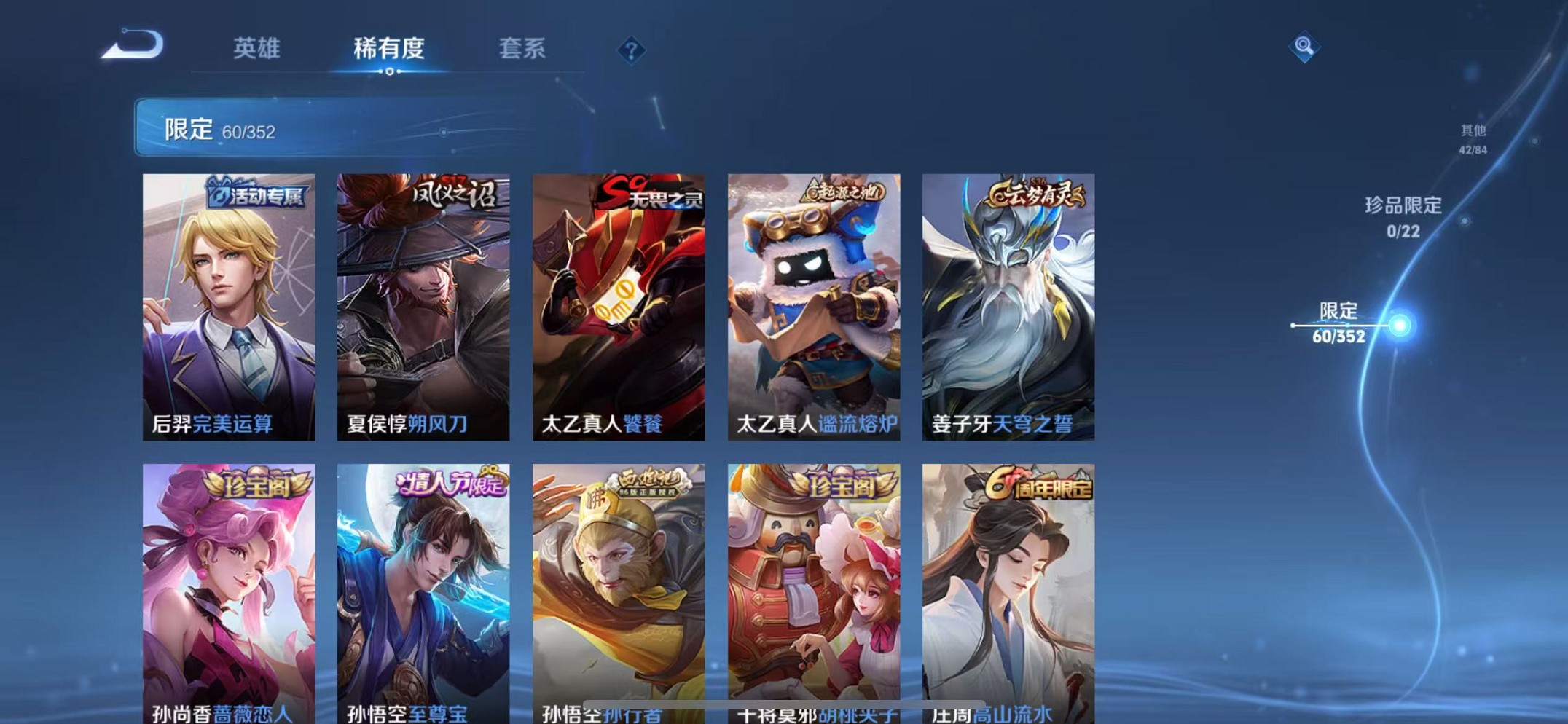Switch to the 套系 tab

tap(522, 47)
